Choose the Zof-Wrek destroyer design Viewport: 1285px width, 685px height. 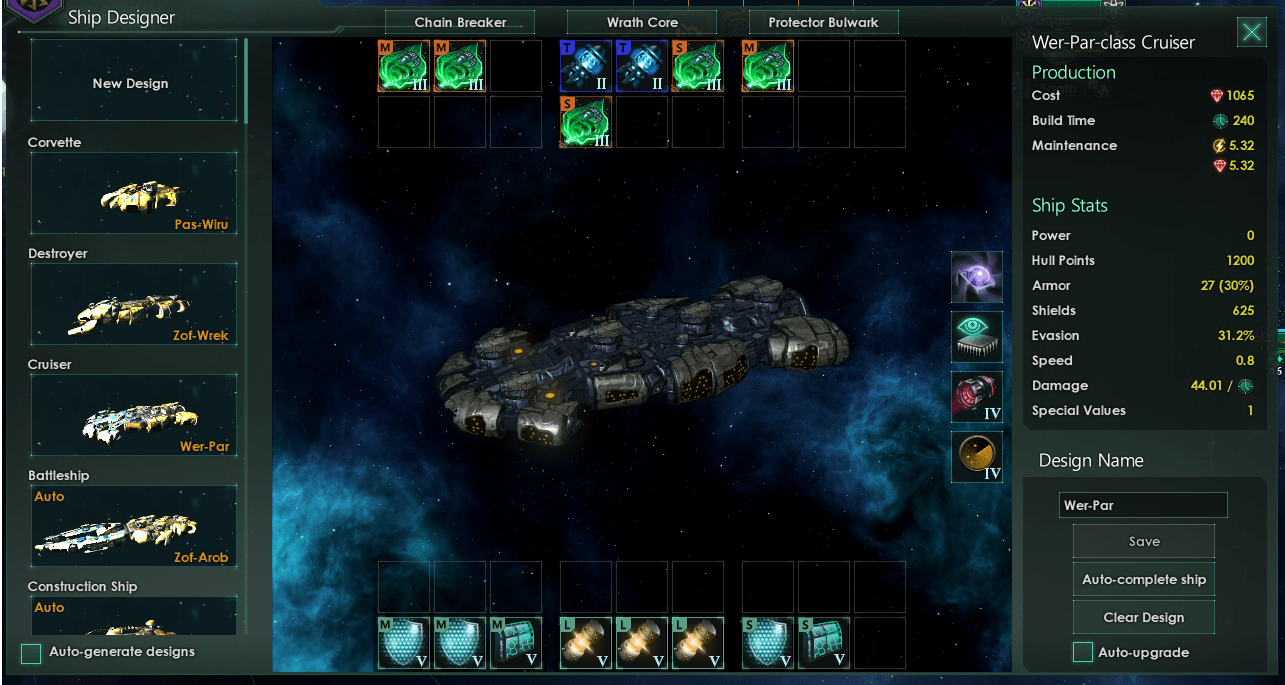[x=134, y=305]
